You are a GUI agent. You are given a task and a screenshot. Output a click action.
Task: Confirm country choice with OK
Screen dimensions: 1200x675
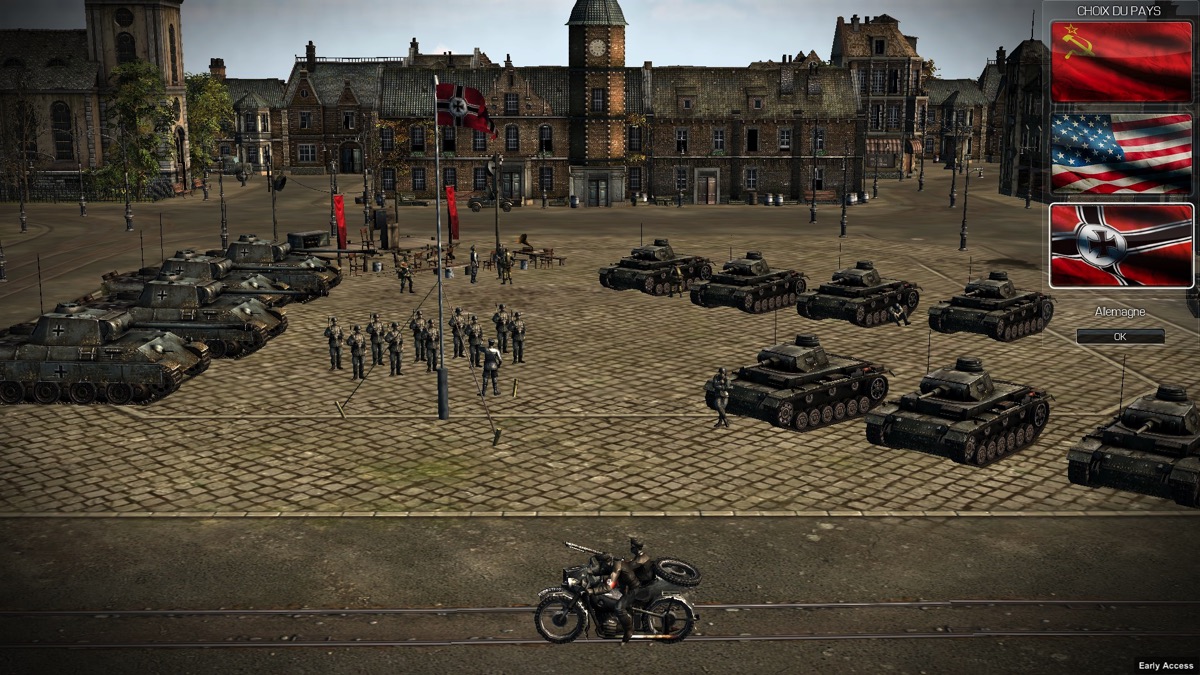pyautogui.click(x=1120, y=337)
